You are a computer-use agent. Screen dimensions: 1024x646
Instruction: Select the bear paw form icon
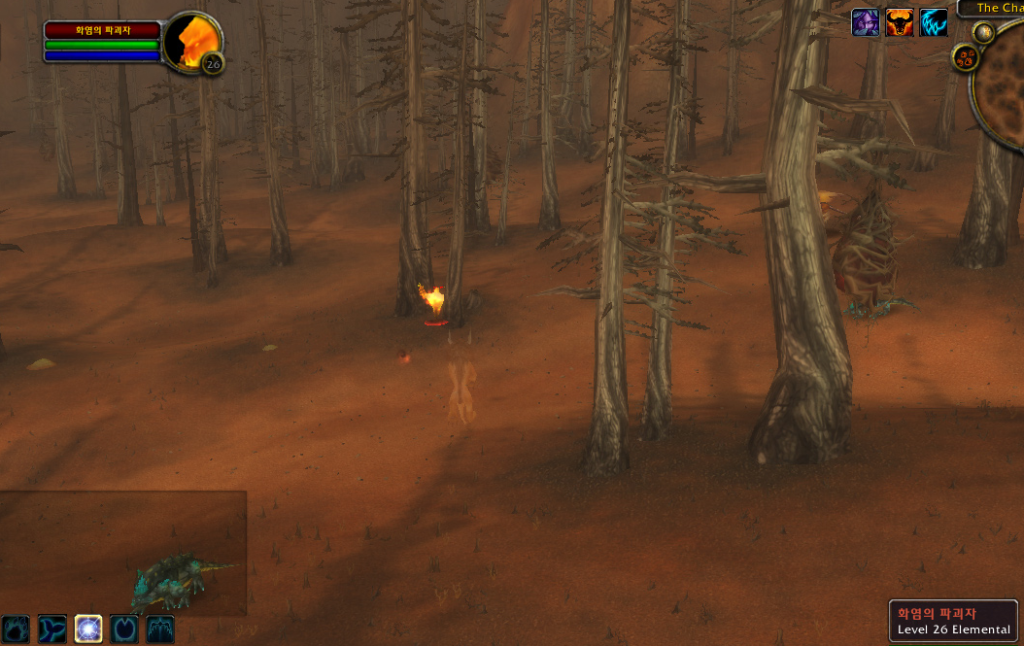[x=15, y=629]
